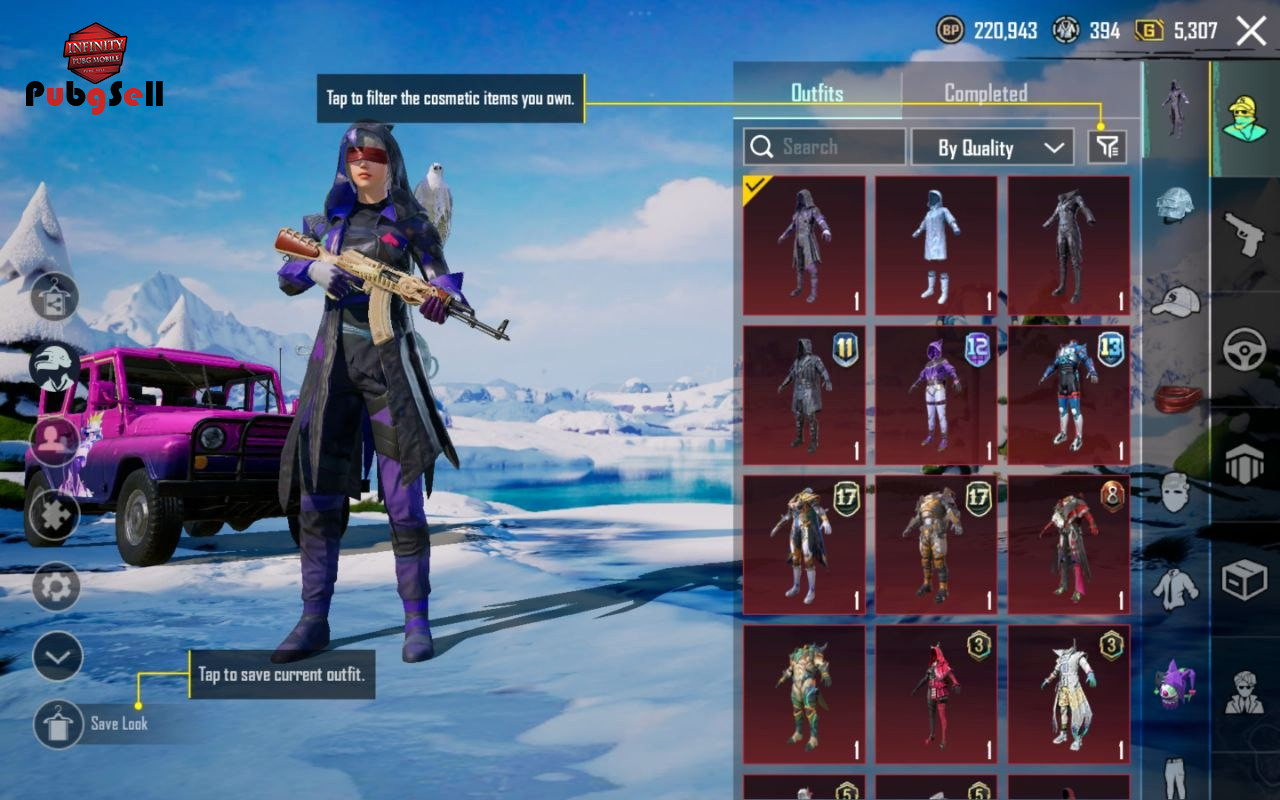
Task: Open the face mask category
Action: (1175, 492)
